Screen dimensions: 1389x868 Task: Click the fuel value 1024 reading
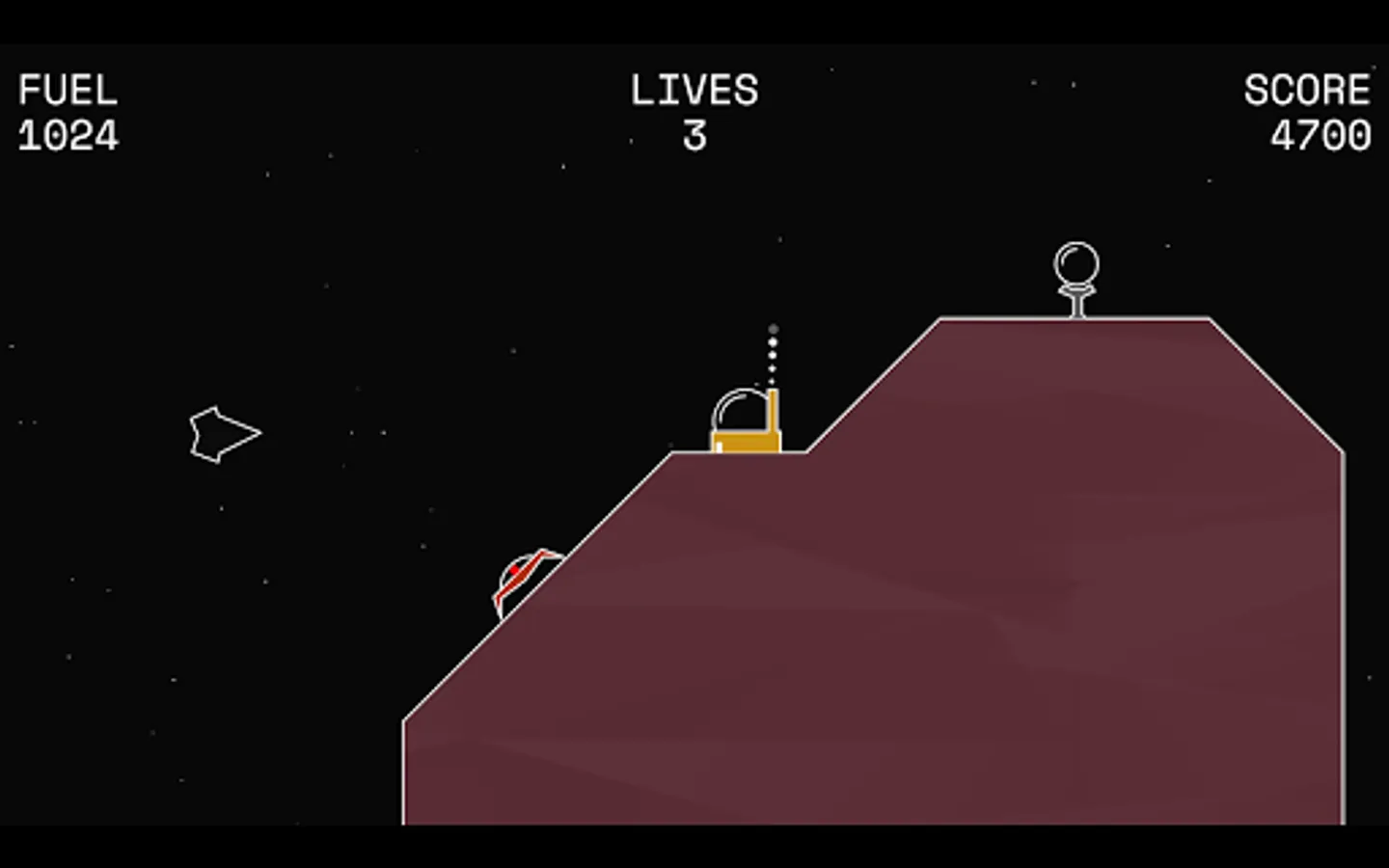pyautogui.click(x=68, y=133)
